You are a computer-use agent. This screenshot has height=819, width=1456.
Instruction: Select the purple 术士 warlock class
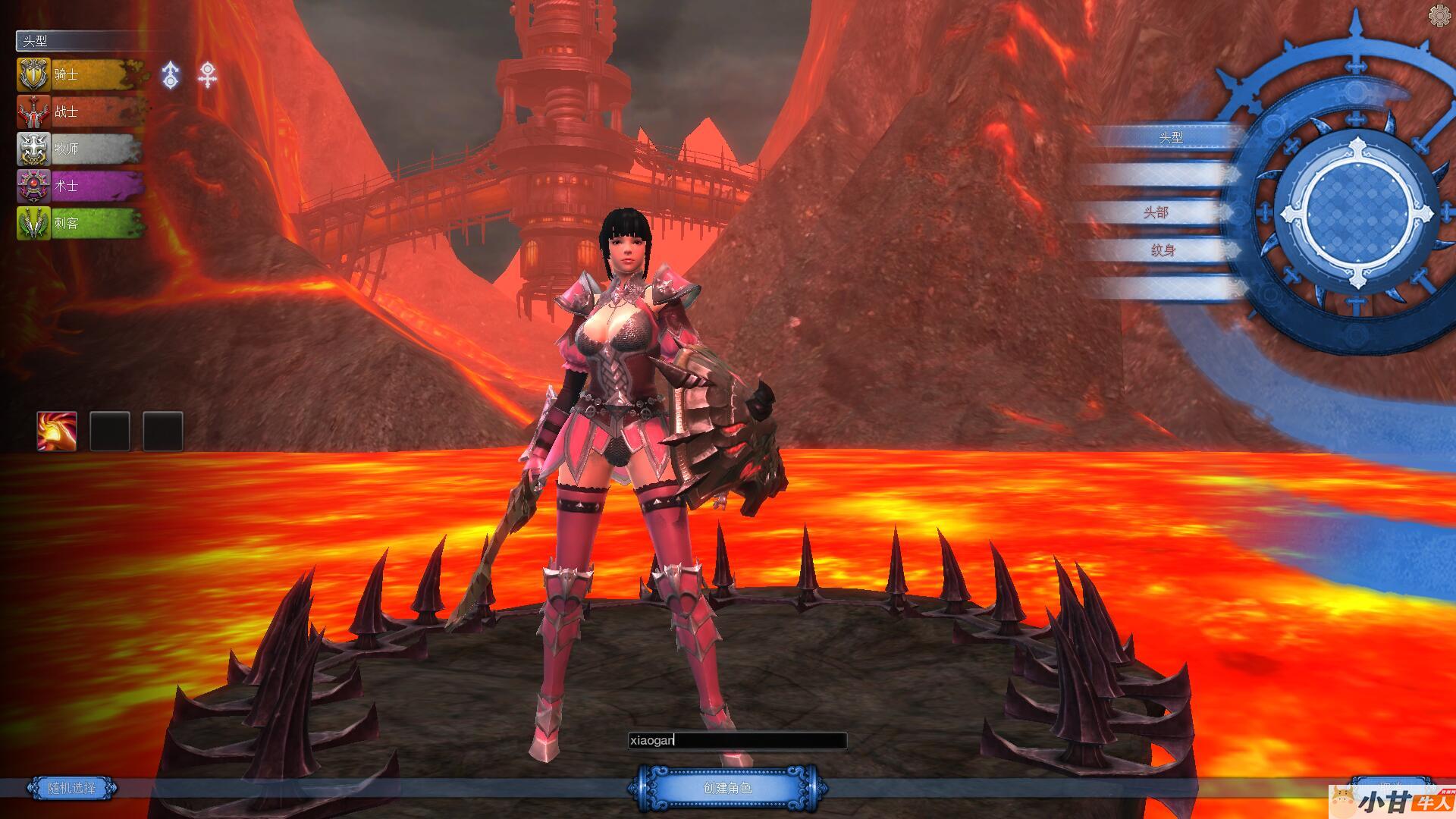(x=80, y=186)
